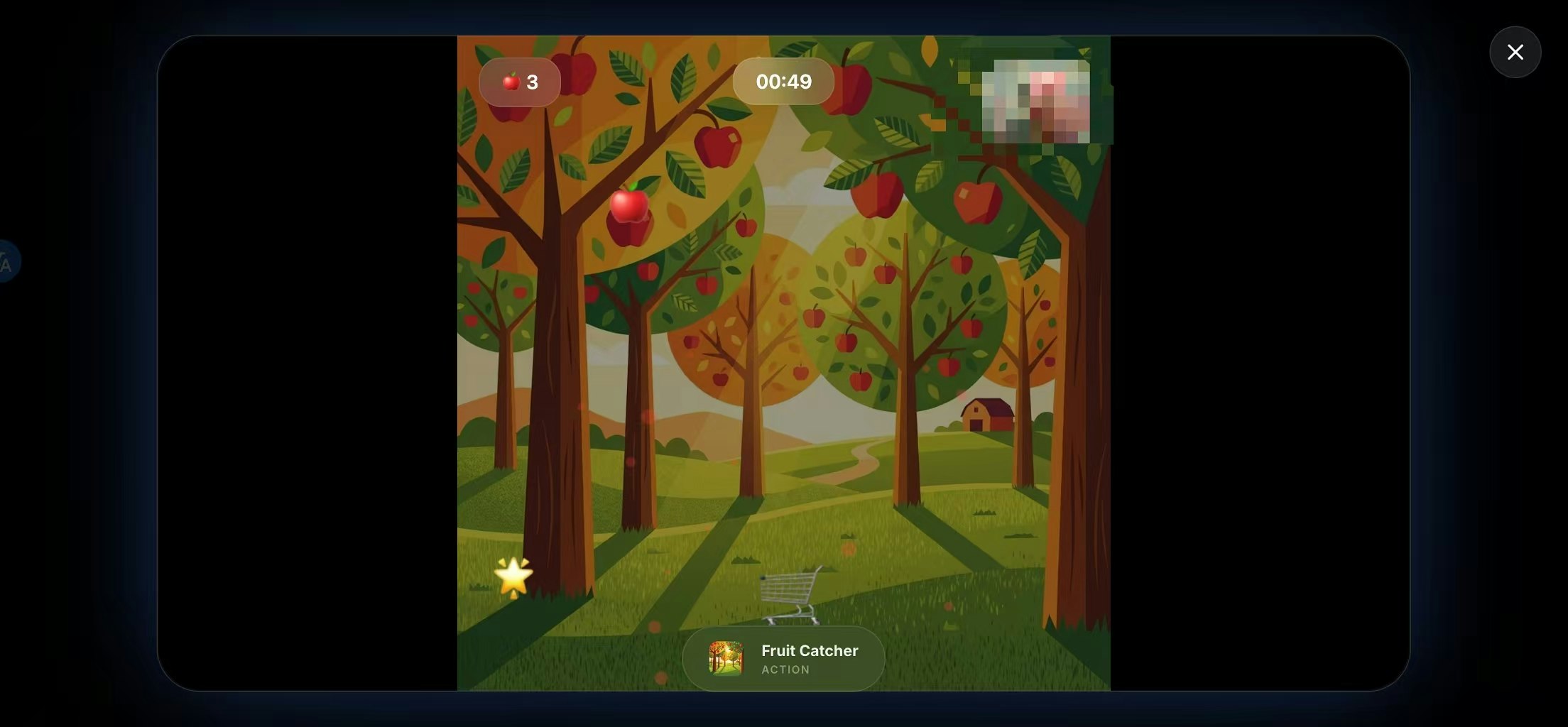Click the ACTION category label
1568x727 pixels.
[785, 669]
